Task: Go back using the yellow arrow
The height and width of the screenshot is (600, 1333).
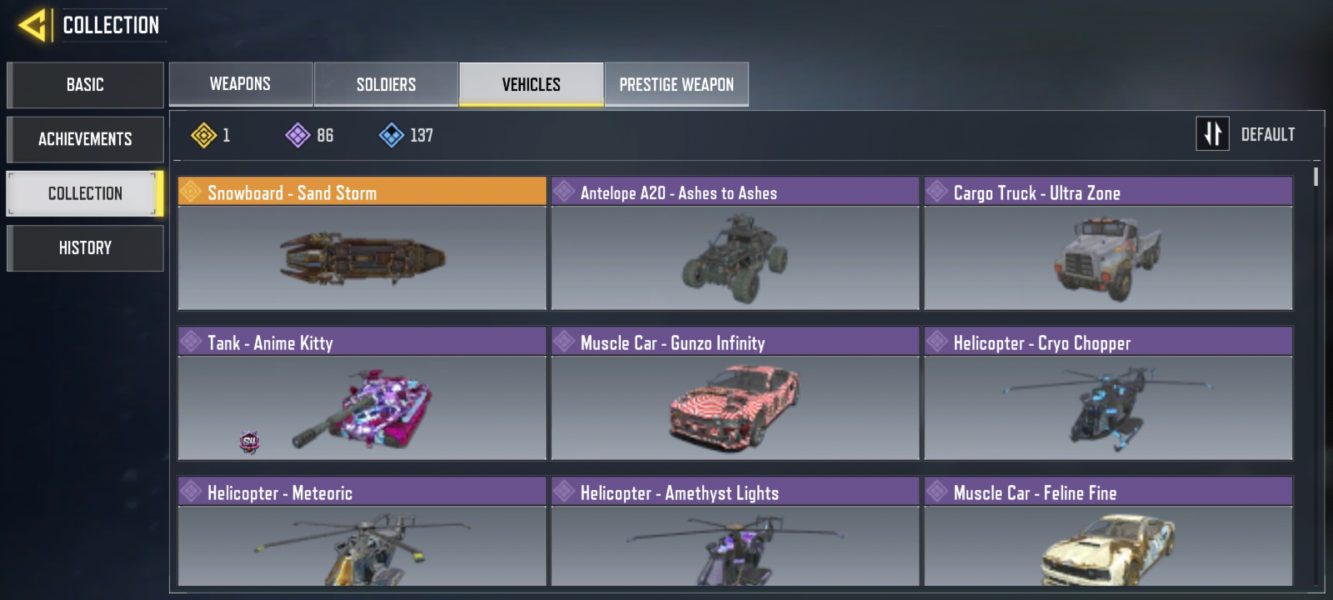Action: (33, 25)
